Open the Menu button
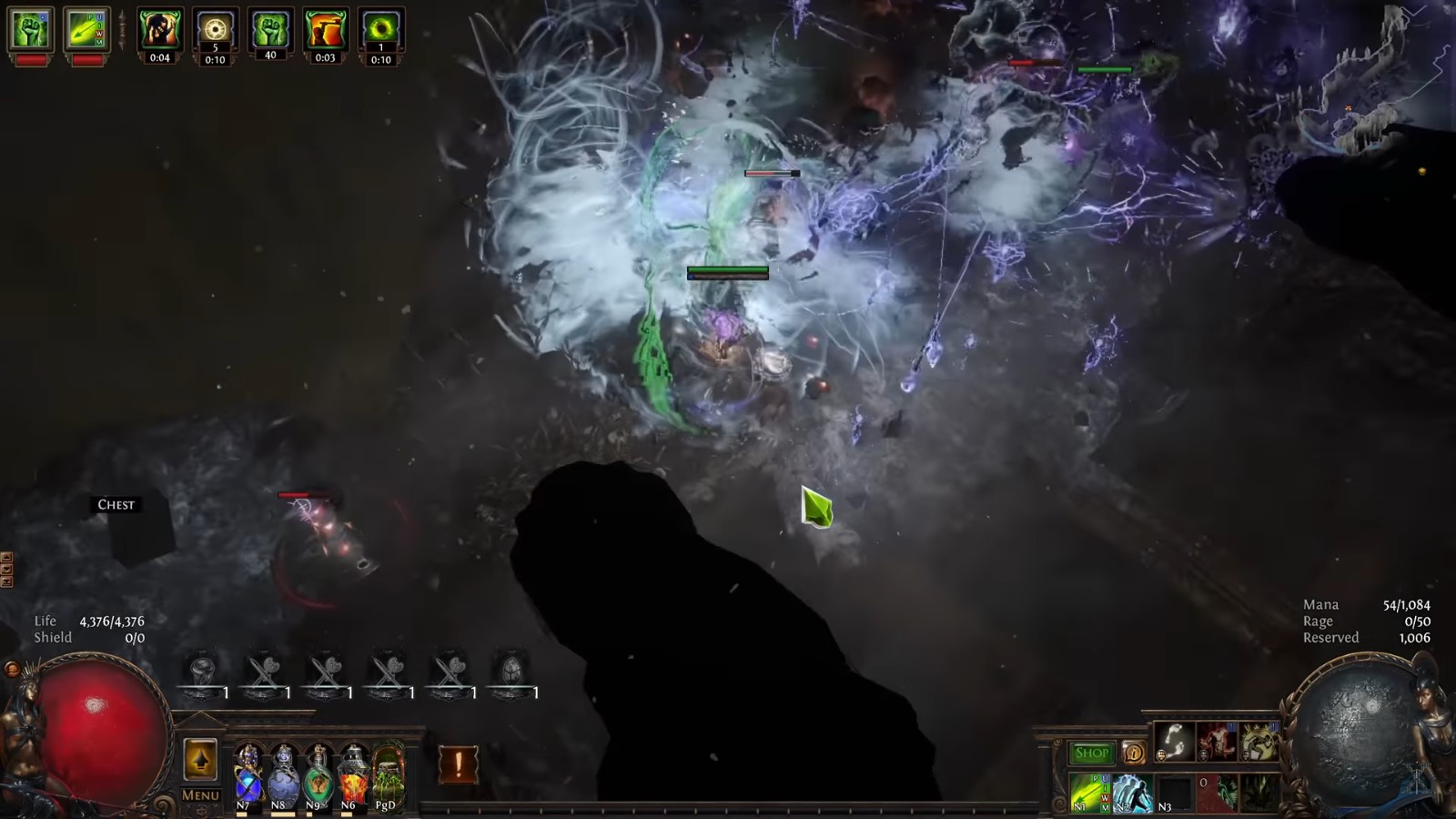Screen dimensions: 1456x819 click(x=200, y=794)
